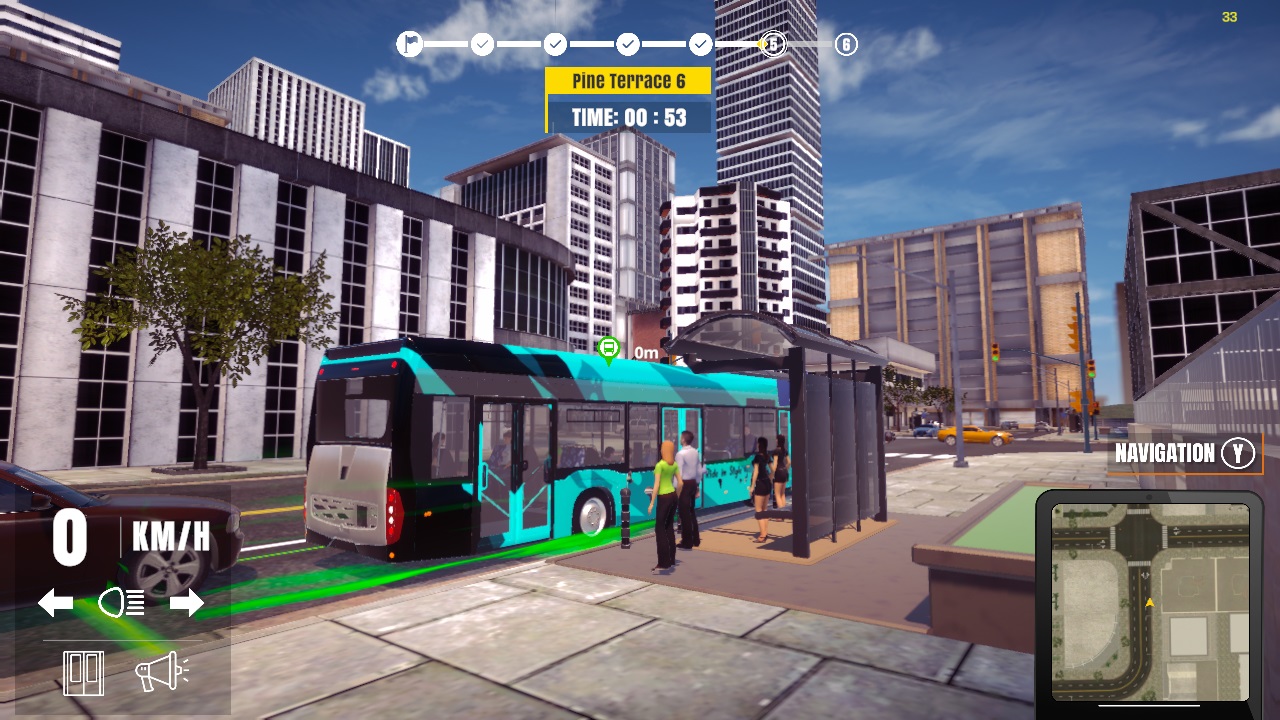Enable the left turn signal arrow
1280x720 pixels.
[x=56, y=601]
